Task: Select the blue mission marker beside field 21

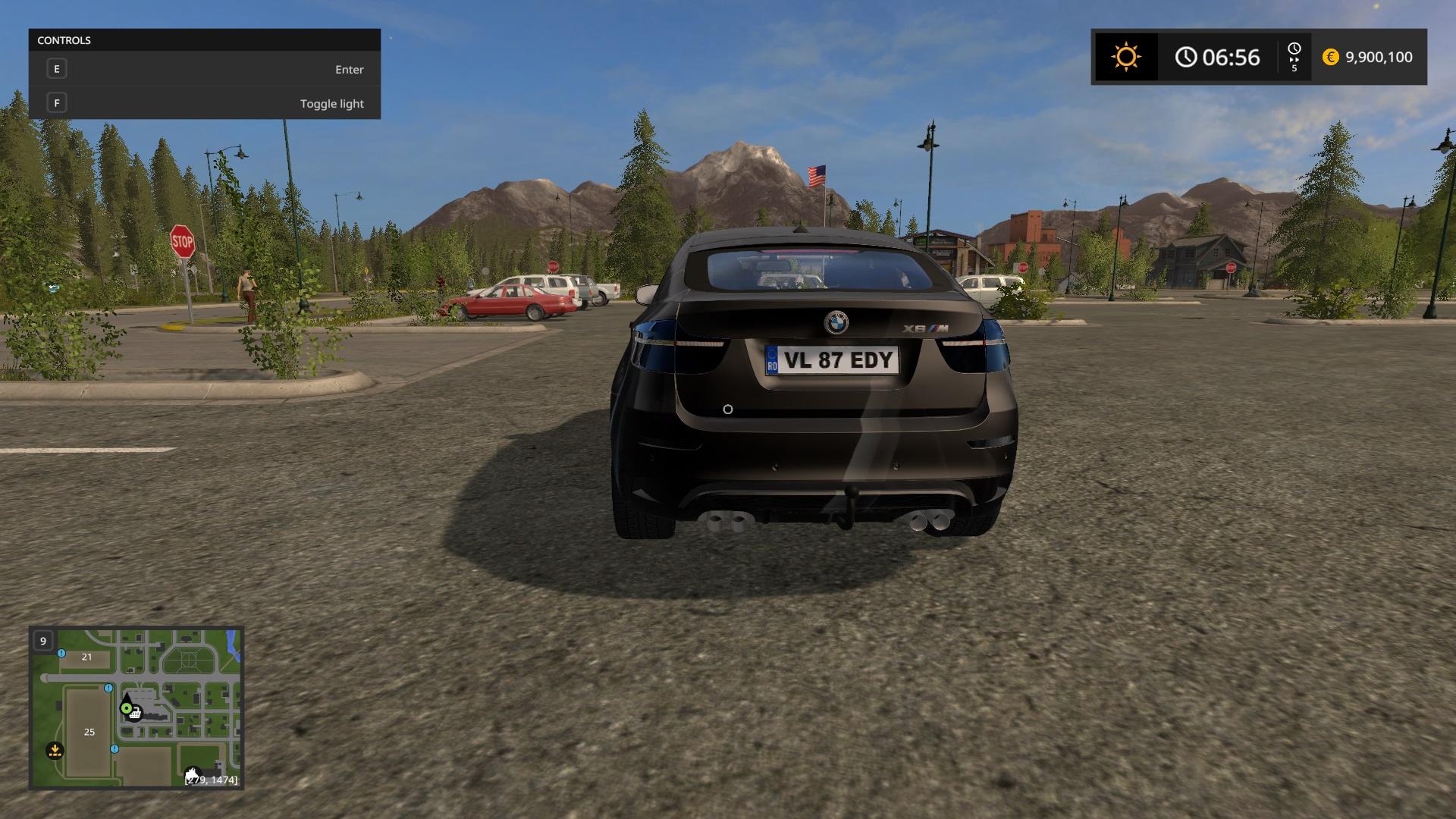Action: click(x=61, y=653)
